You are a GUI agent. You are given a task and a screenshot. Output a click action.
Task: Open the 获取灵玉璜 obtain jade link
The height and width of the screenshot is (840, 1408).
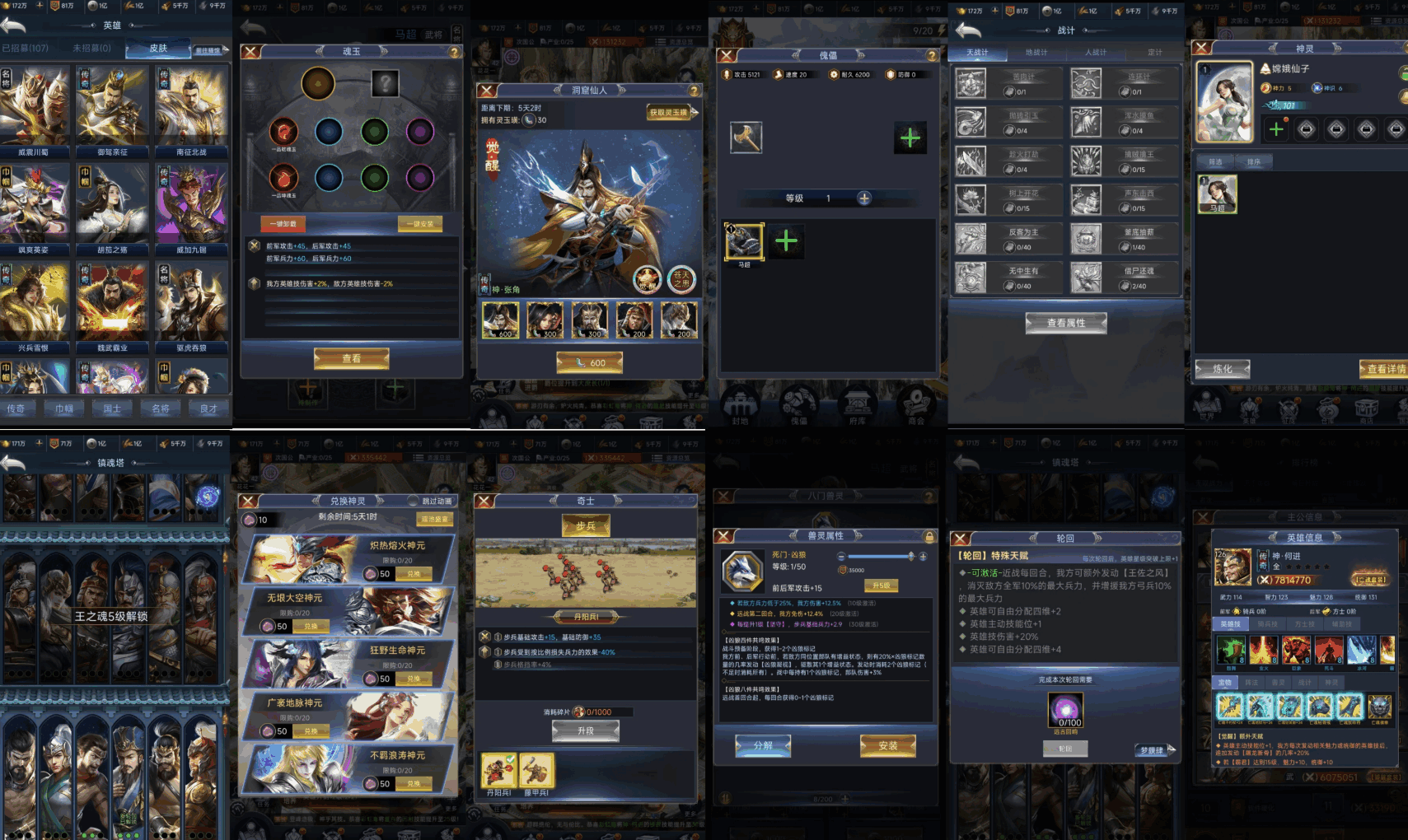[669, 113]
